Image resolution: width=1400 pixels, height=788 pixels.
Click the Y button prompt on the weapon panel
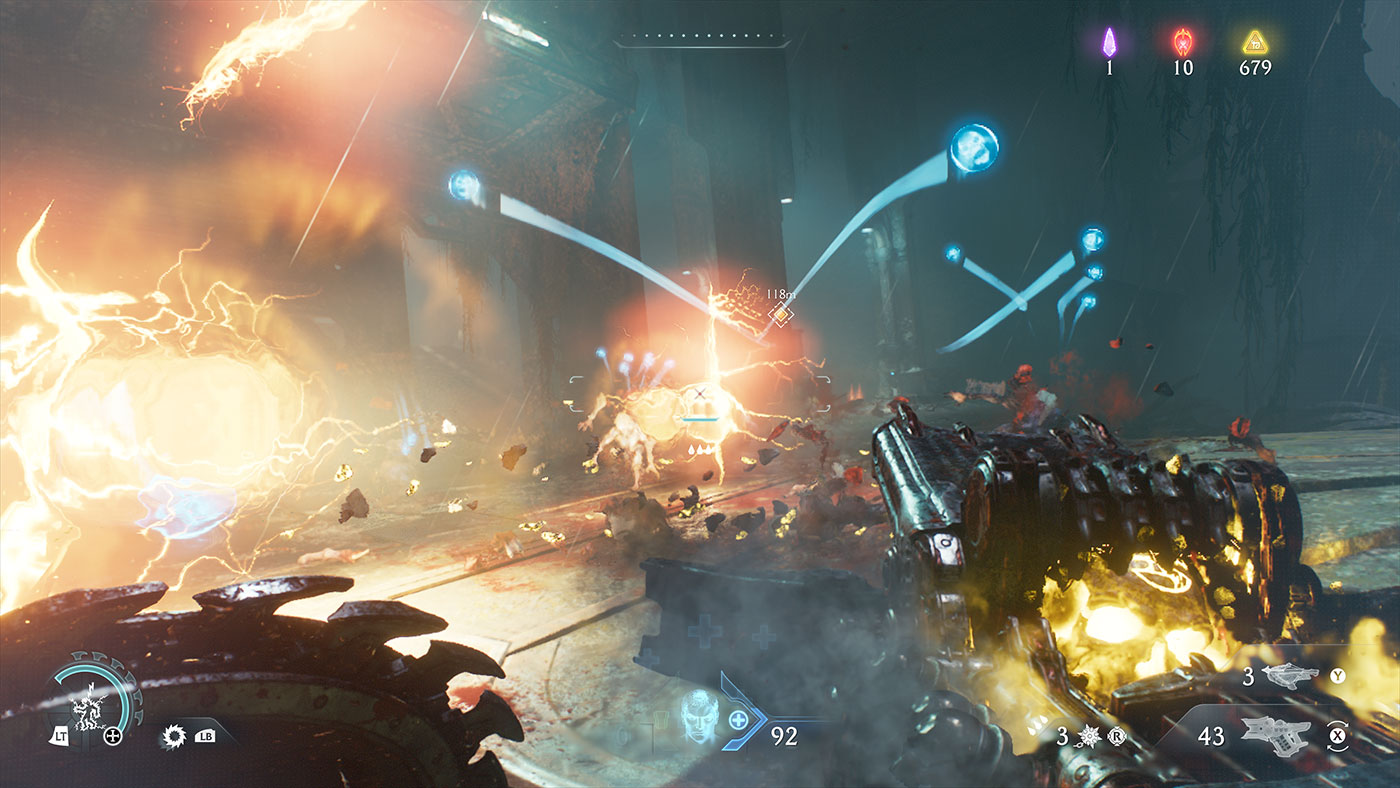click(1337, 674)
